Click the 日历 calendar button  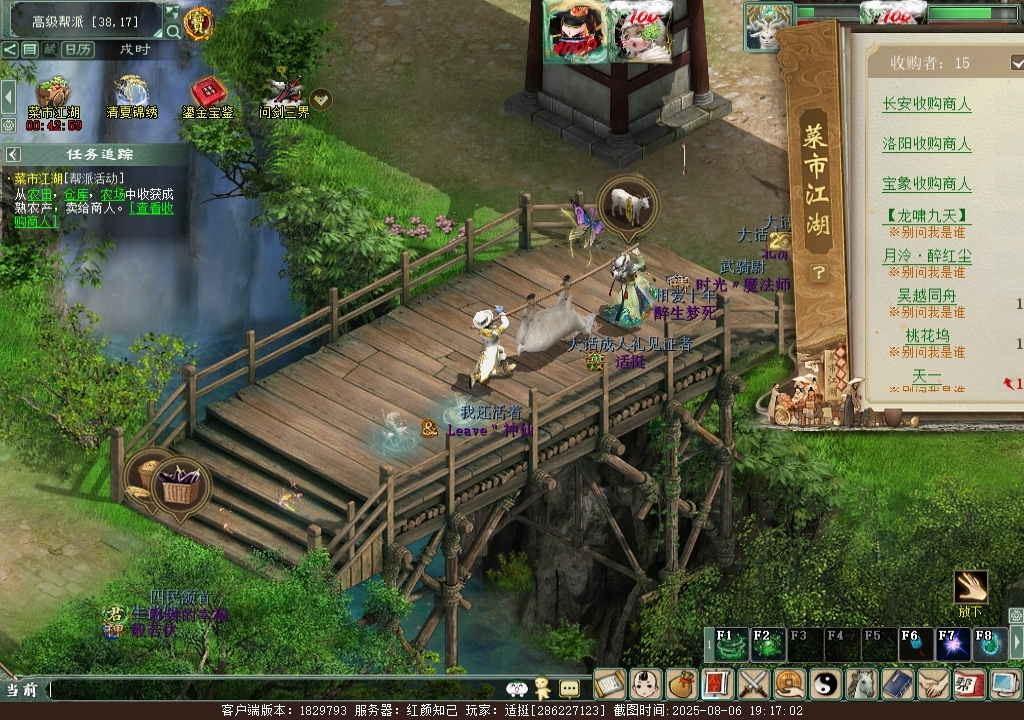[77, 49]
